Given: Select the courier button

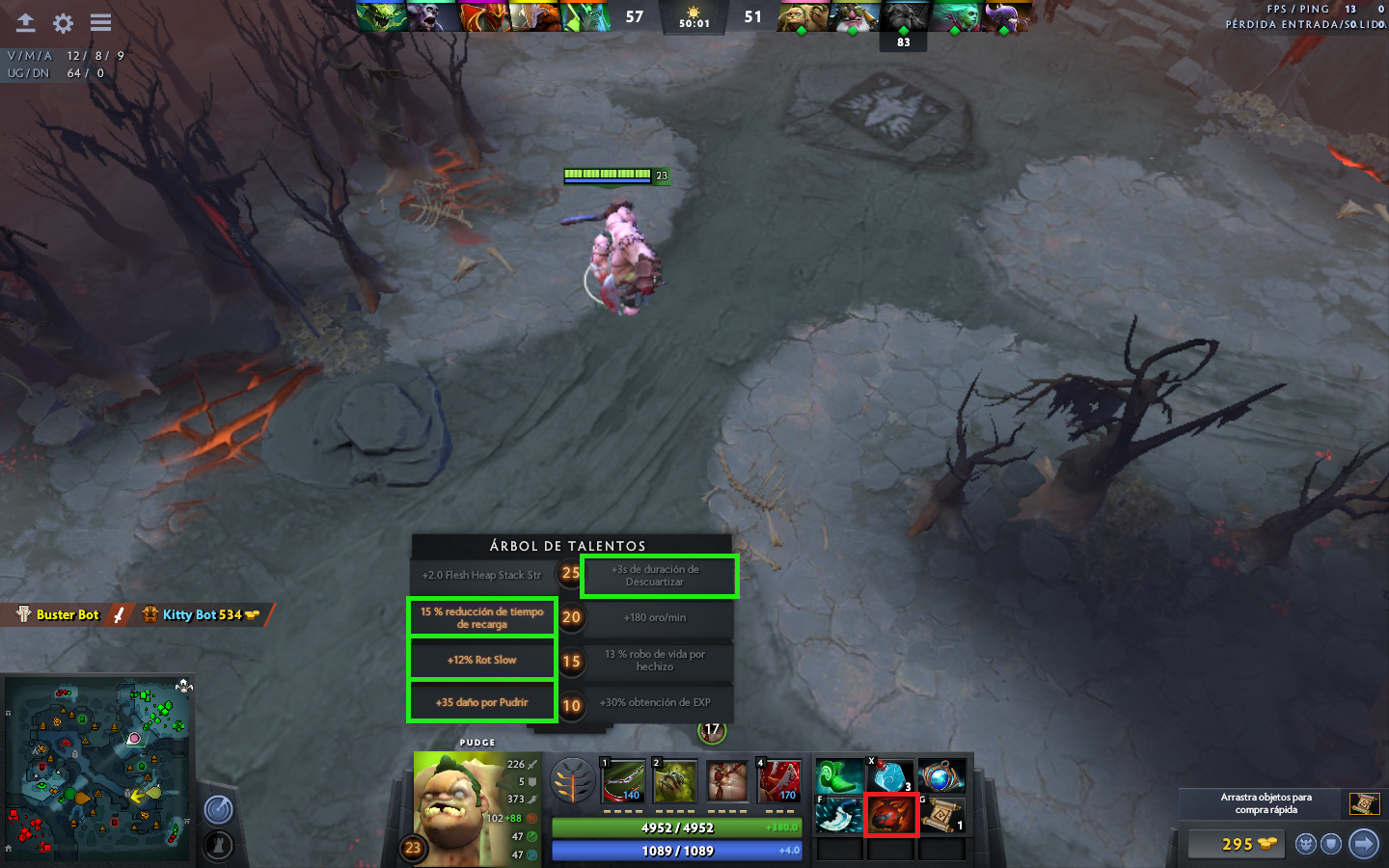Looking at the screenshot, I should (x=1306, y=844).
